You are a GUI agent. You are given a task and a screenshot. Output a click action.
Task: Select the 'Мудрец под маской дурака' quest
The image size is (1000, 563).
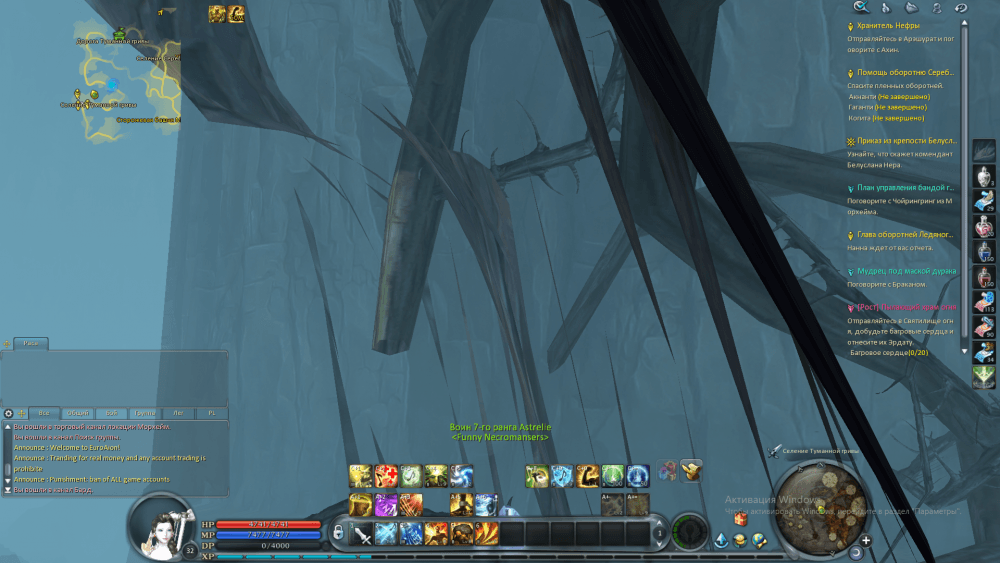(906, 271)
